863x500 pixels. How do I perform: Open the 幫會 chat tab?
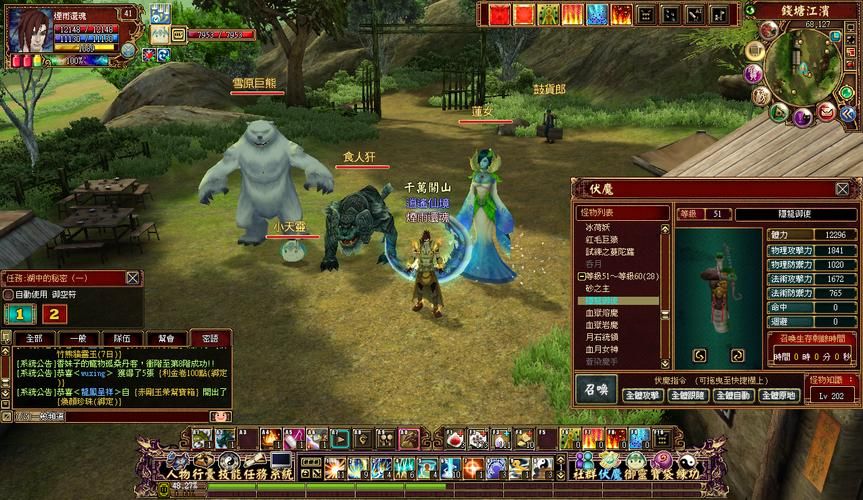(x=165, y=339)
